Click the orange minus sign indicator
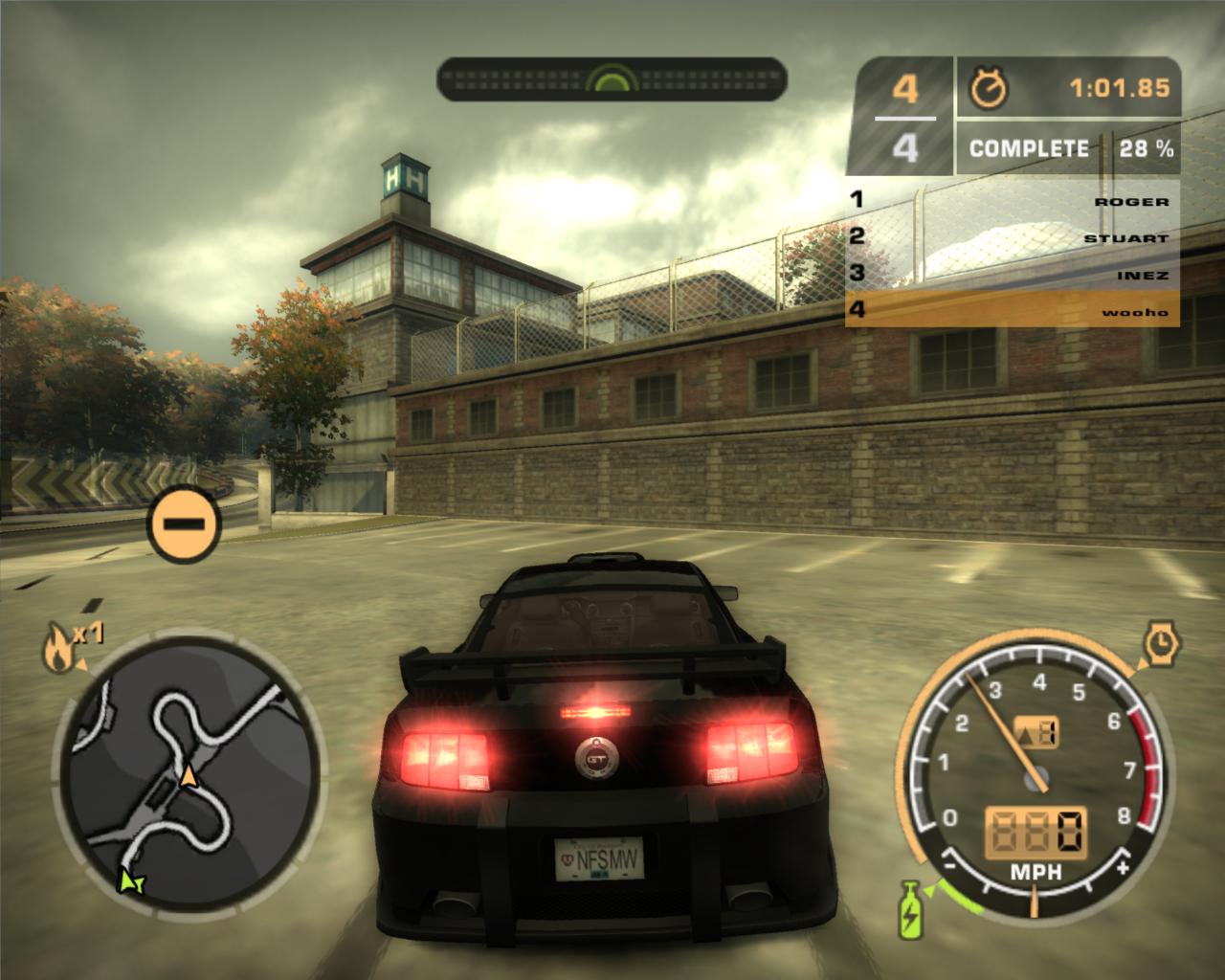The width and height of the screenshot is (1225, 980). 185,523
